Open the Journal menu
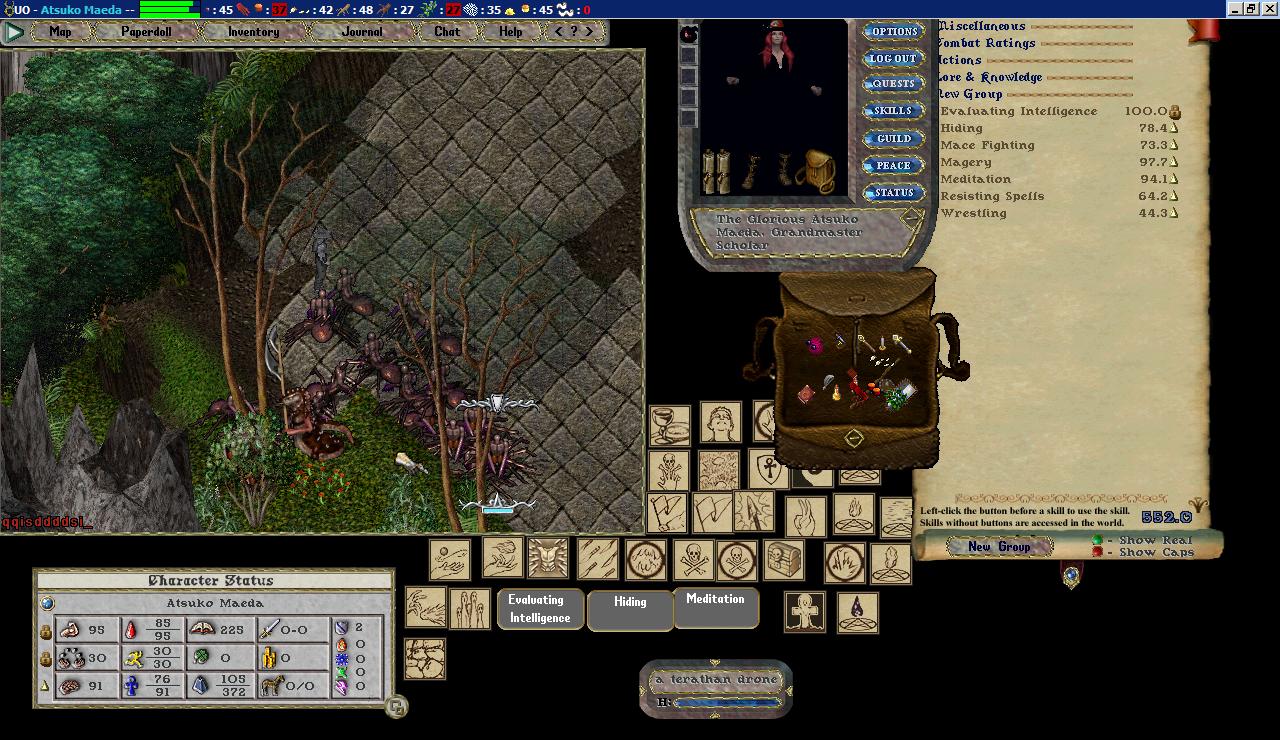The image size is (1280, 740). click(361, 32)
